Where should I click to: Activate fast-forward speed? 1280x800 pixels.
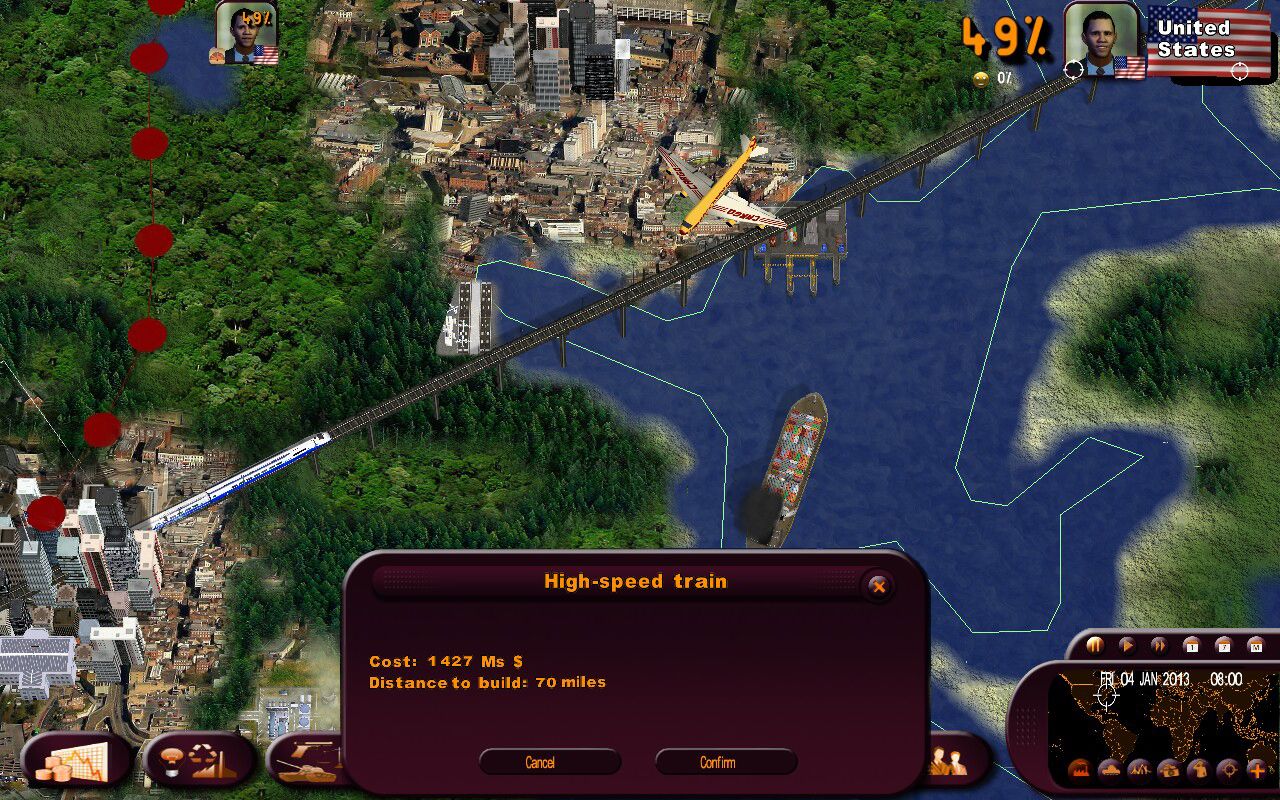1160,645
